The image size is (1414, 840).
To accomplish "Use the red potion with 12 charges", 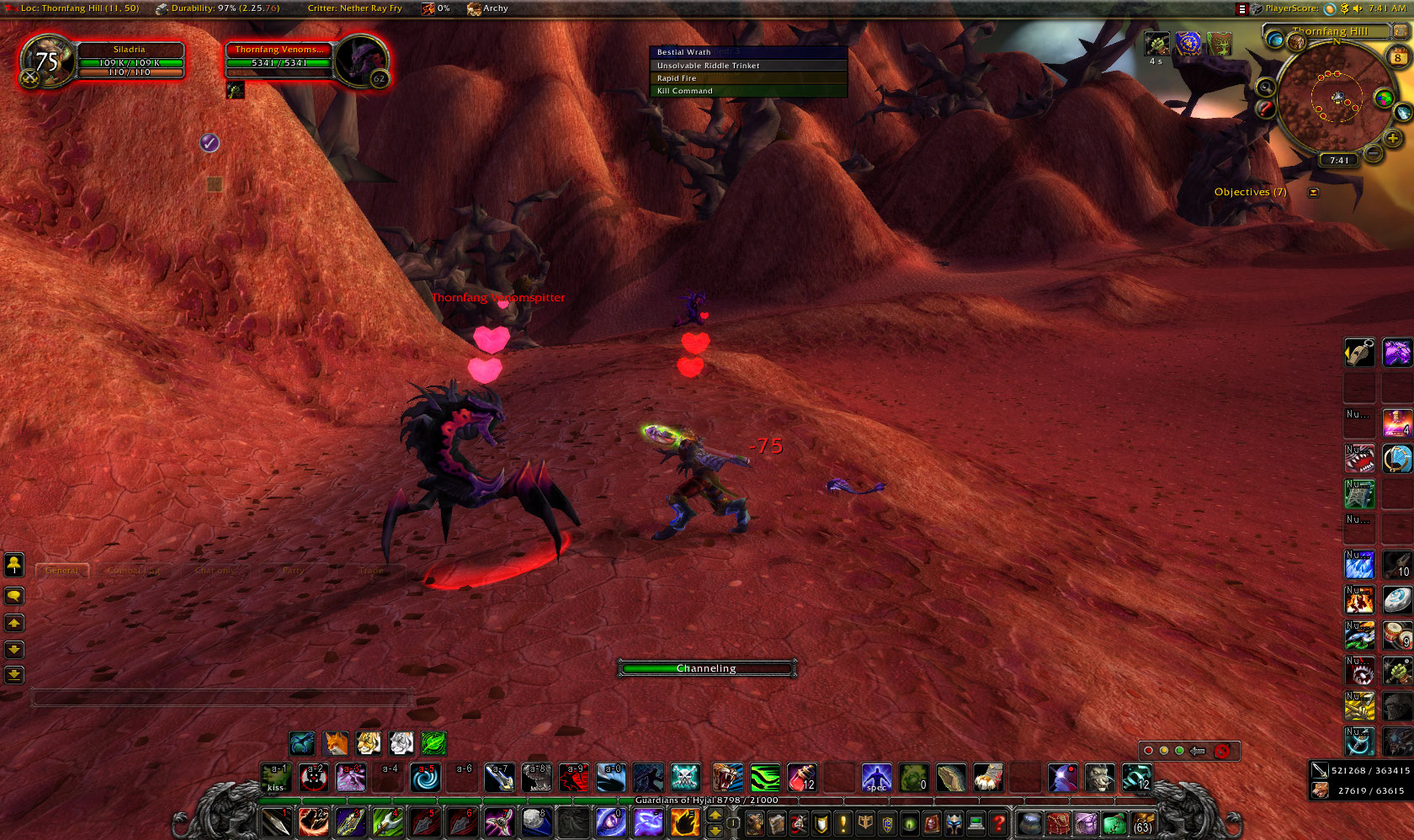I will pyautogui.click(x=801, y=778).
